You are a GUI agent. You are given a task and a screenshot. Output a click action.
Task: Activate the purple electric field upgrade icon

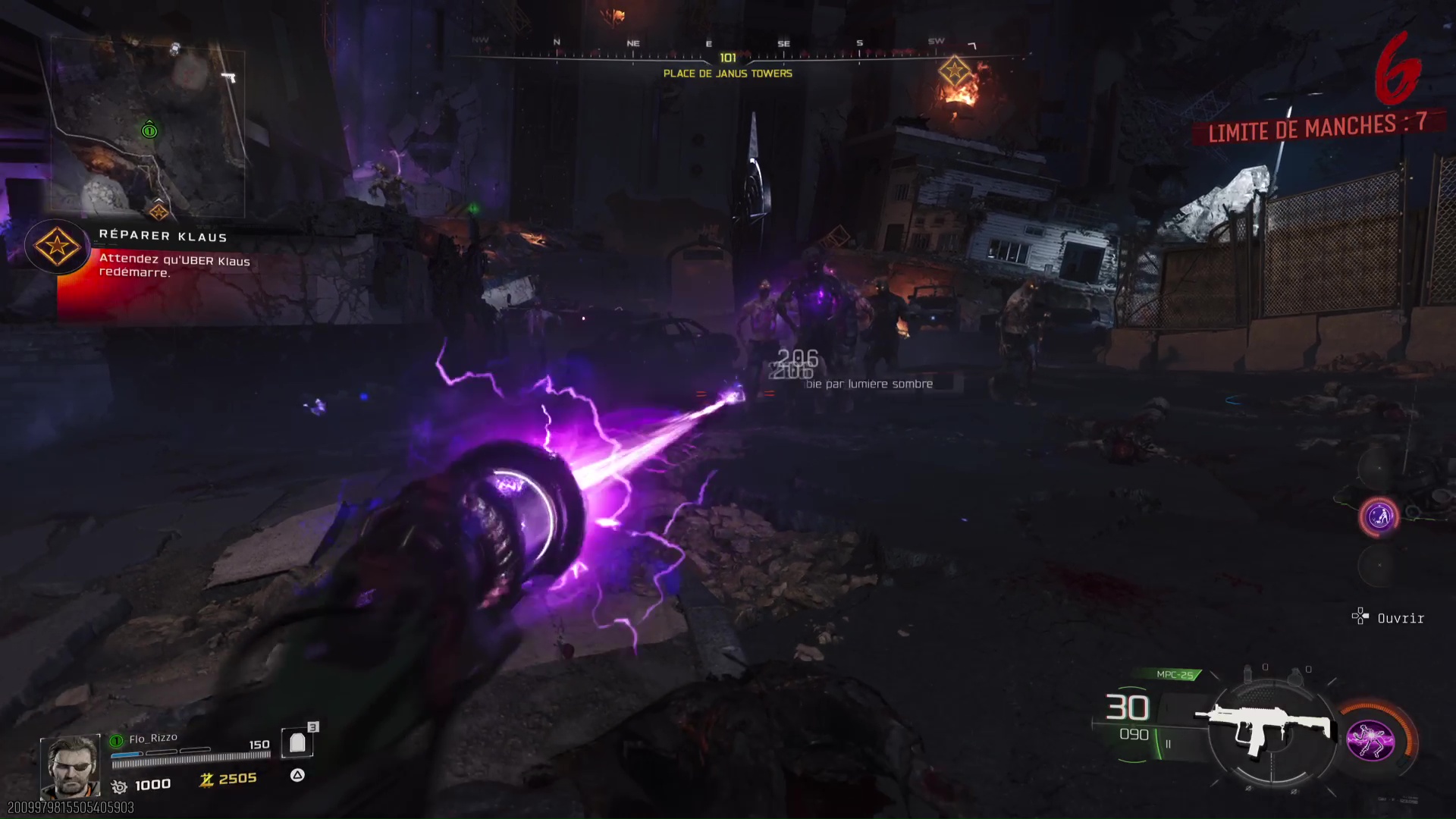pyautogui.click(x=1370, y=742)
